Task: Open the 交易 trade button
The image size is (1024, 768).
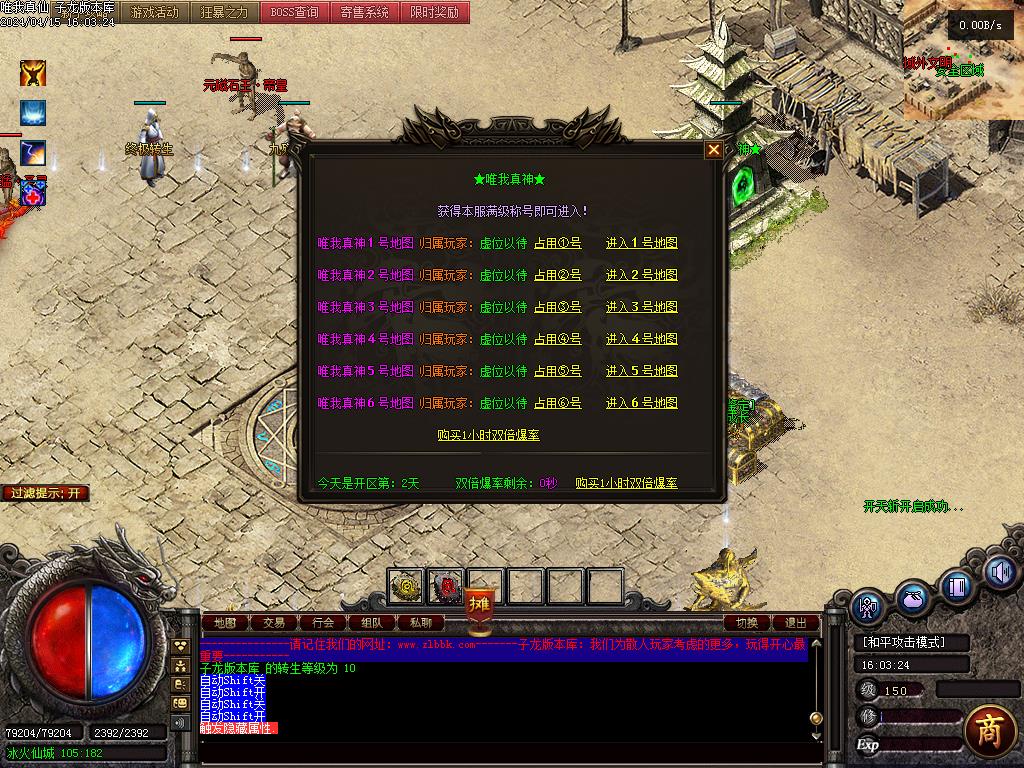Action: pyautogui.click(x=274, y=622)
